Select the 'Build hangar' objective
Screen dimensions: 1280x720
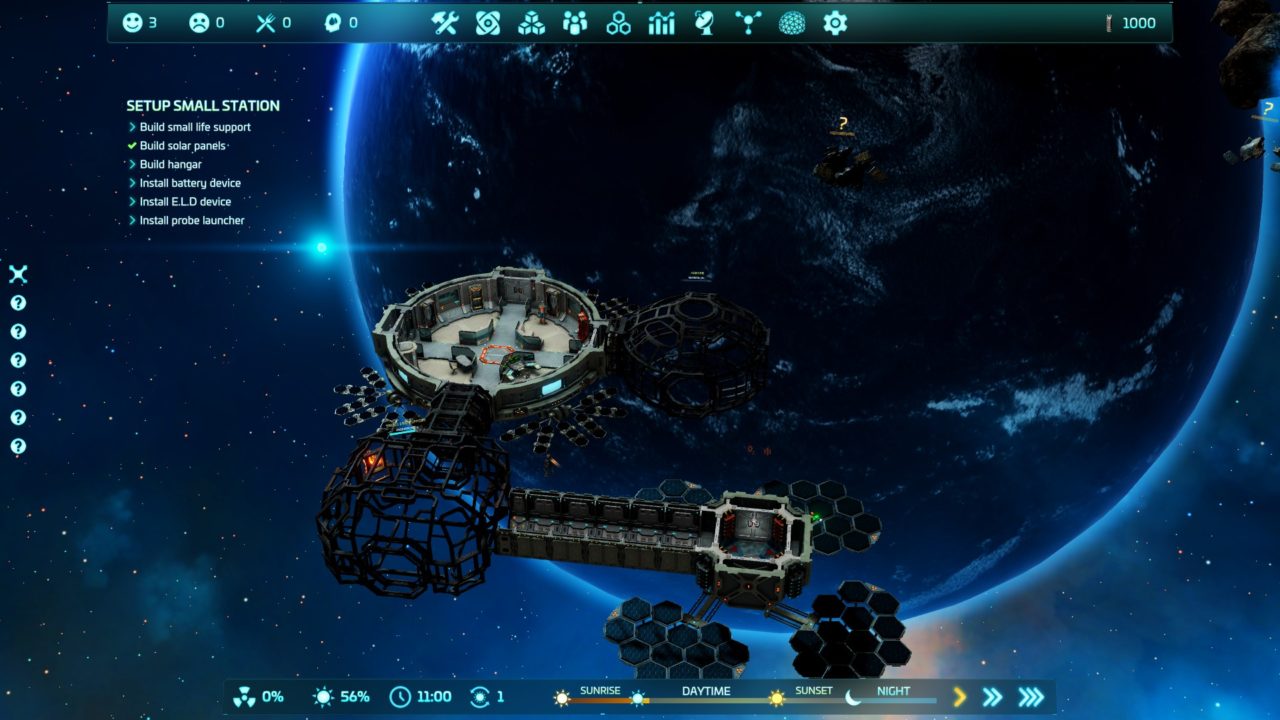[170, 164]
